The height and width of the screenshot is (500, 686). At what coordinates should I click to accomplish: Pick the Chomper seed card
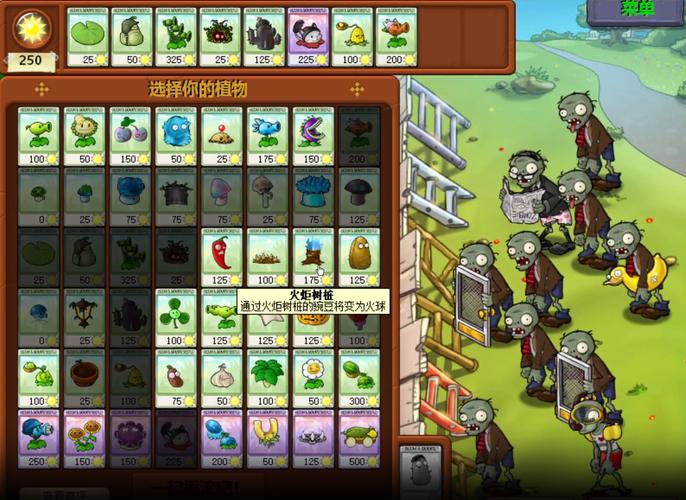coord(313,136)
